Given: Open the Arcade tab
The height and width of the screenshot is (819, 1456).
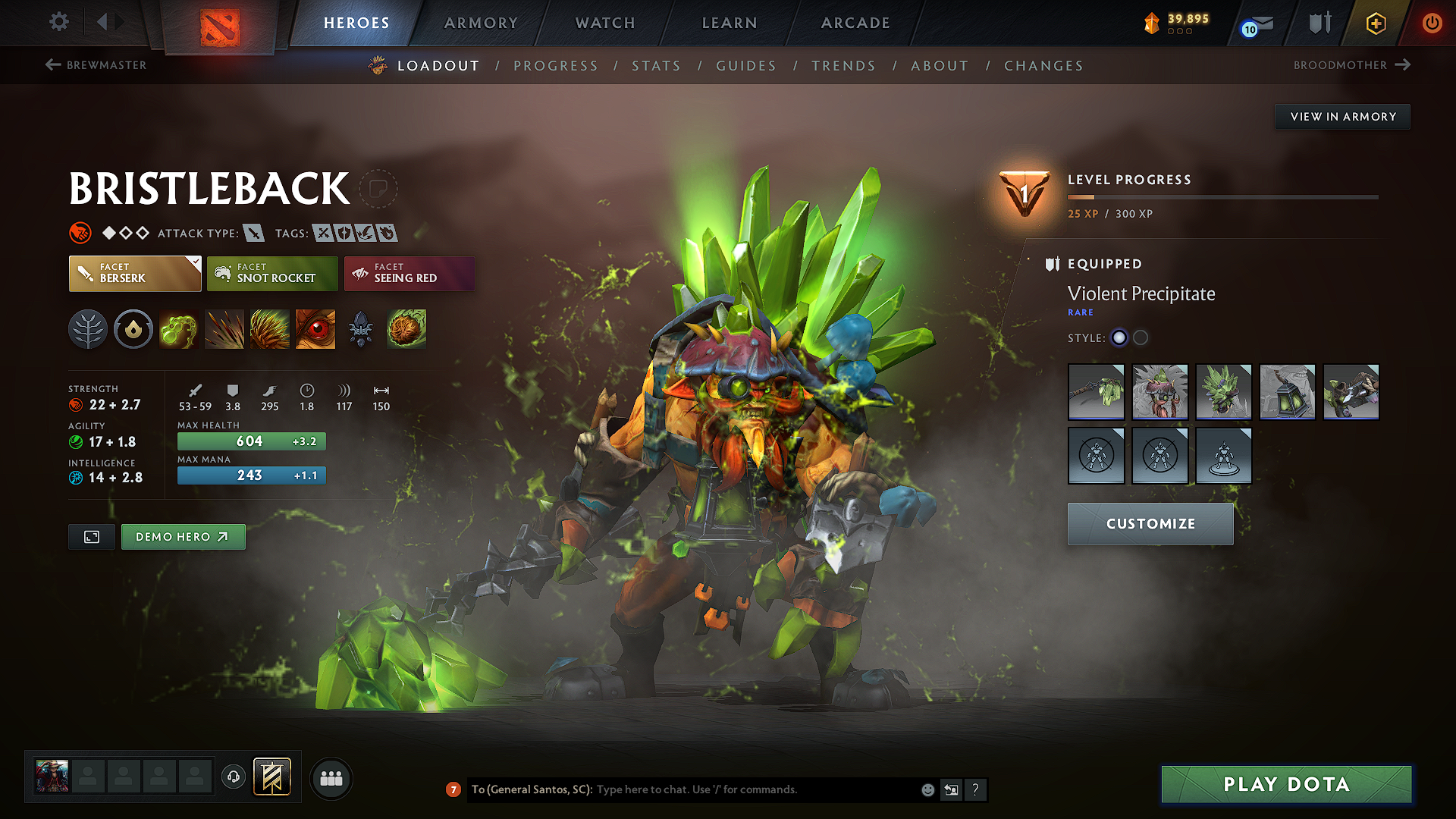Looking at the screenshot, I should (x=855, y=23).
